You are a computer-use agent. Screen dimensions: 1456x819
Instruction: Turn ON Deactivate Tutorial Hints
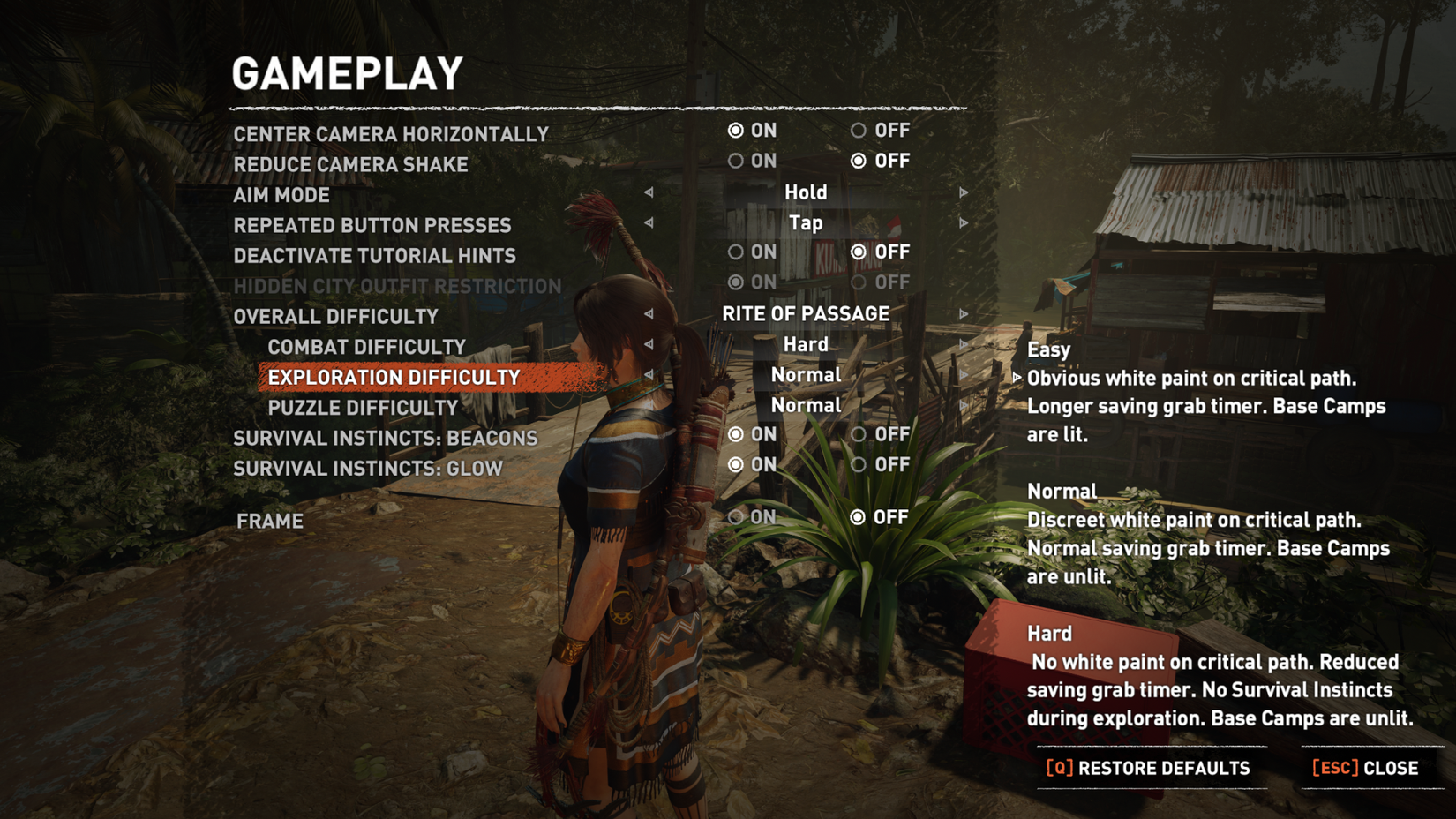pos(735,252)
